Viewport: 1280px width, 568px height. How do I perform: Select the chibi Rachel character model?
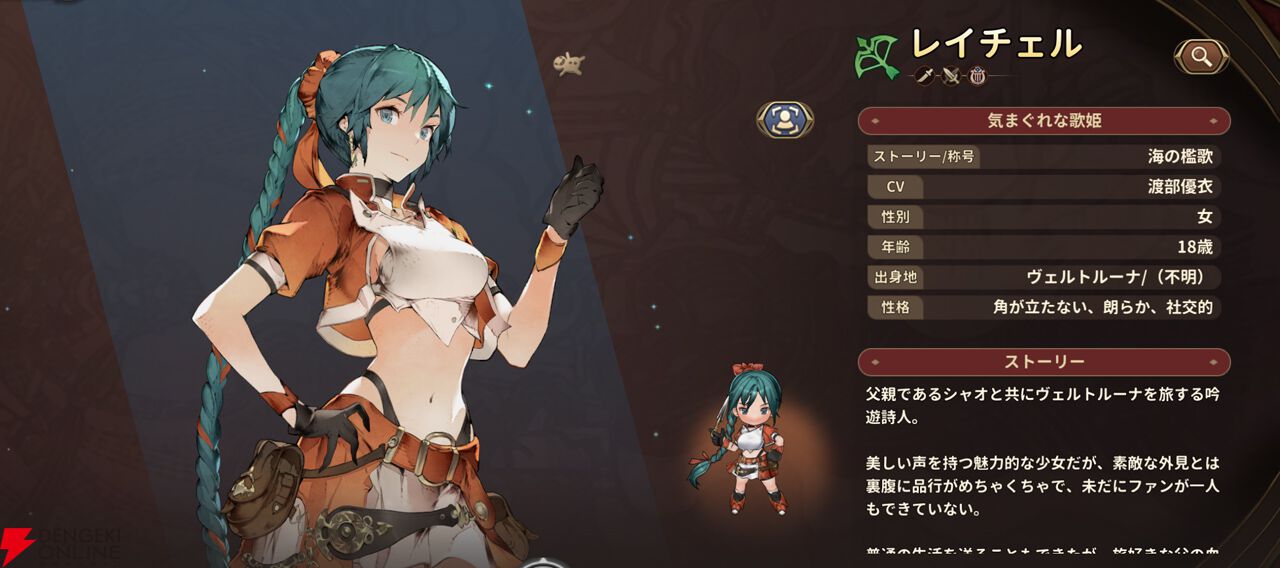pyautogui.click(x=746, y=440)
